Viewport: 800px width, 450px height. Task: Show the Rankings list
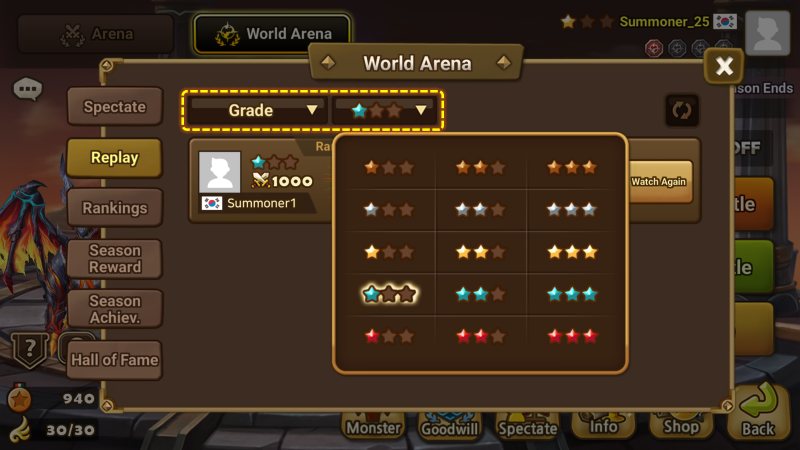click(114, 208)
